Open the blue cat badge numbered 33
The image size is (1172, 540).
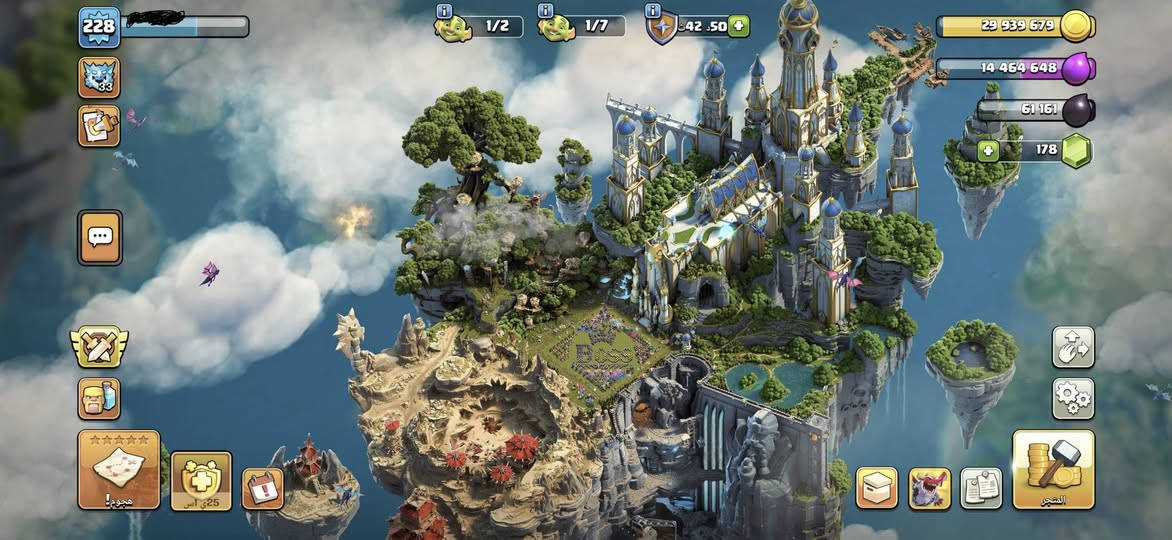pos(99,77)
